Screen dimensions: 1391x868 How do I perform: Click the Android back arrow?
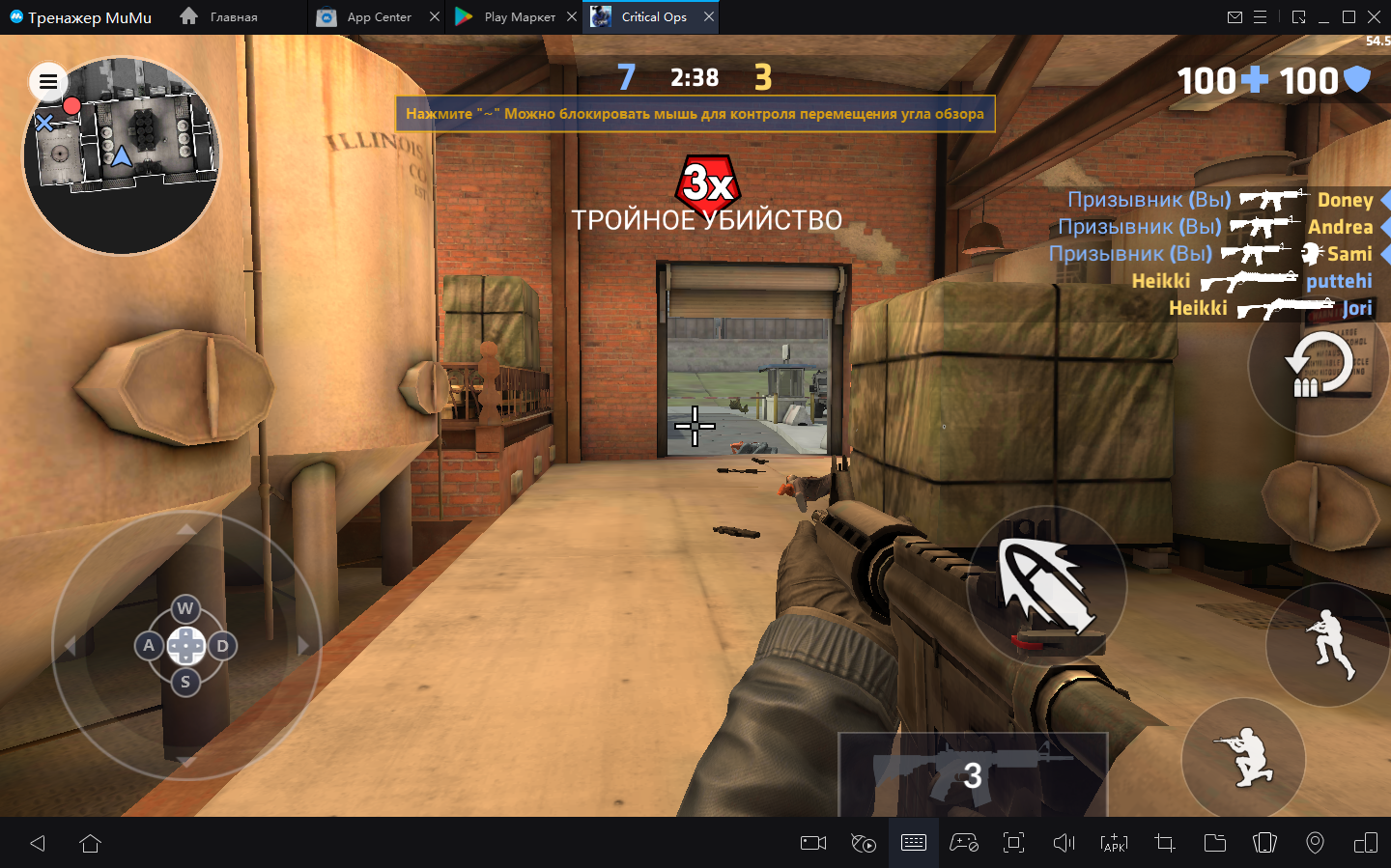38,843
